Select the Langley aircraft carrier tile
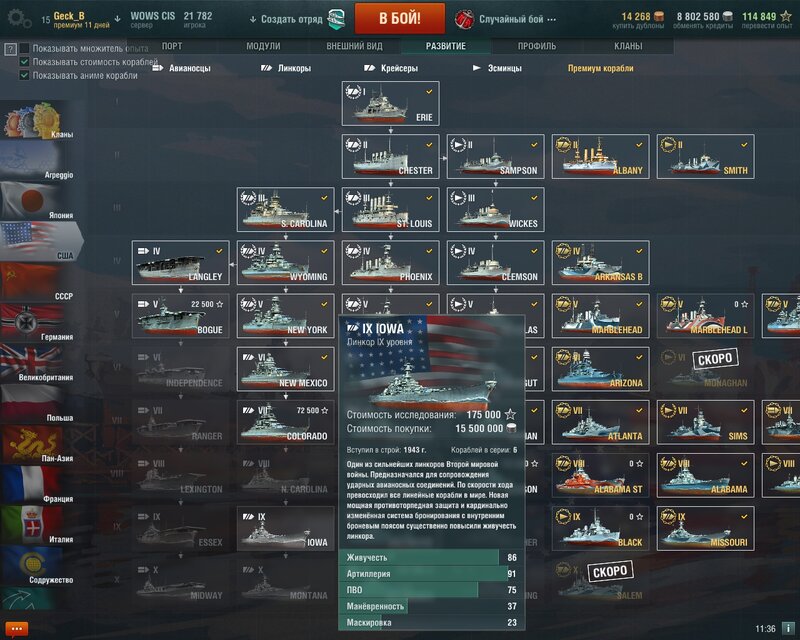Screen dimensions: 800x640 coord(180,263)
